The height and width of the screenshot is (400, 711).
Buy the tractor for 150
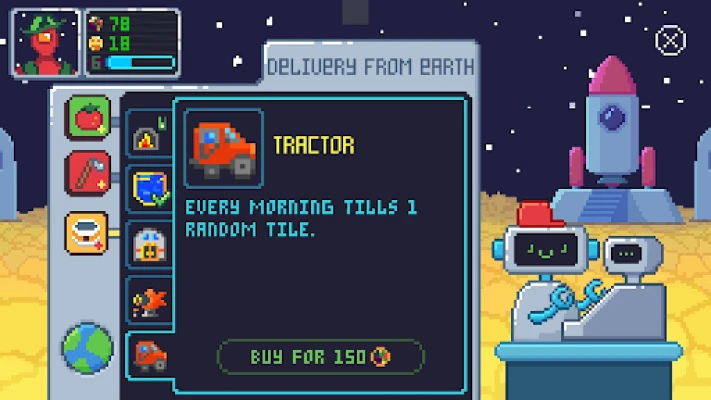coord(320,357)
